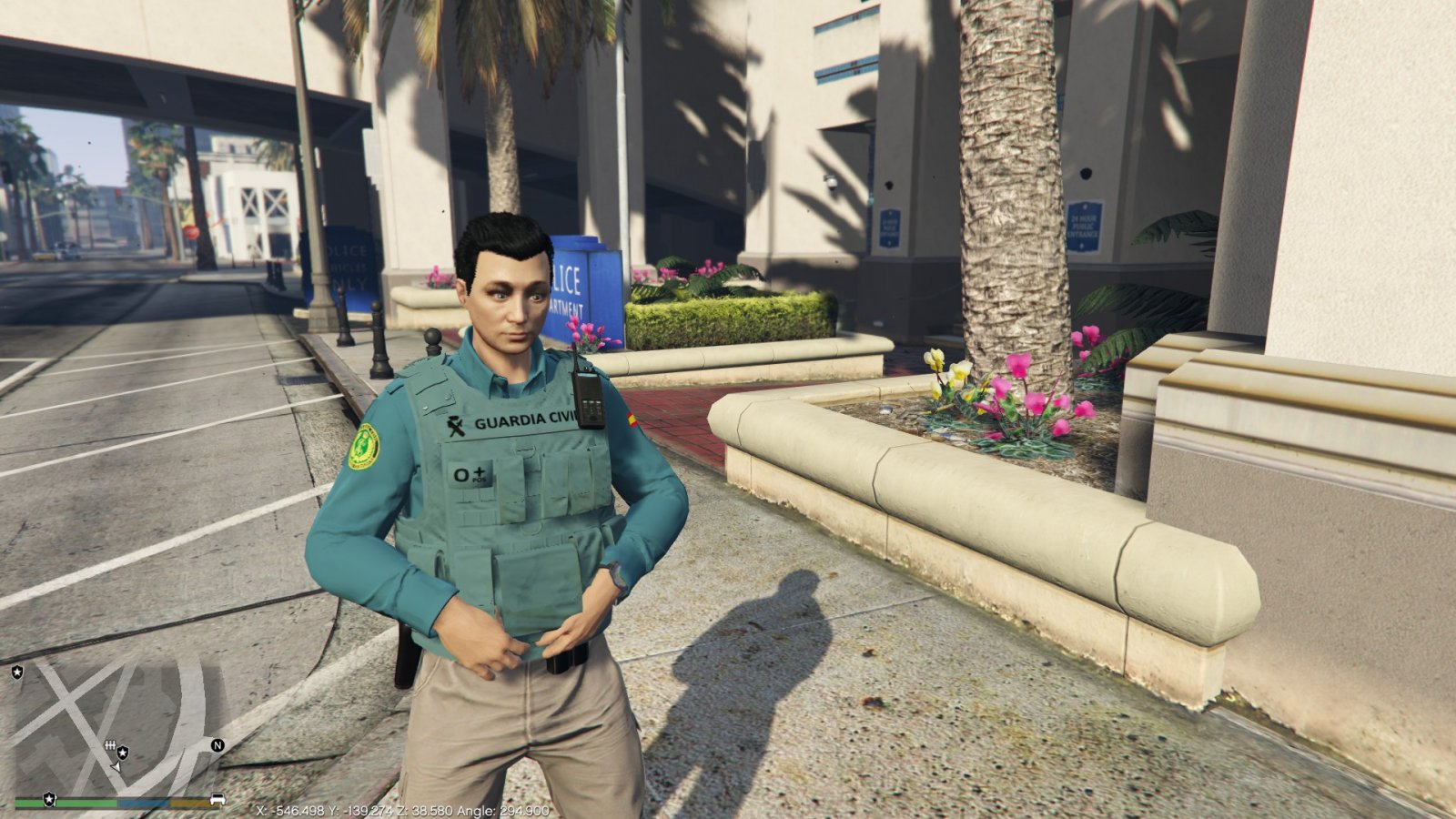Click the N compass marker on the minimap
Image resolution: width=1456 pixels, height=819 pixels.
[x=217, y=746]
